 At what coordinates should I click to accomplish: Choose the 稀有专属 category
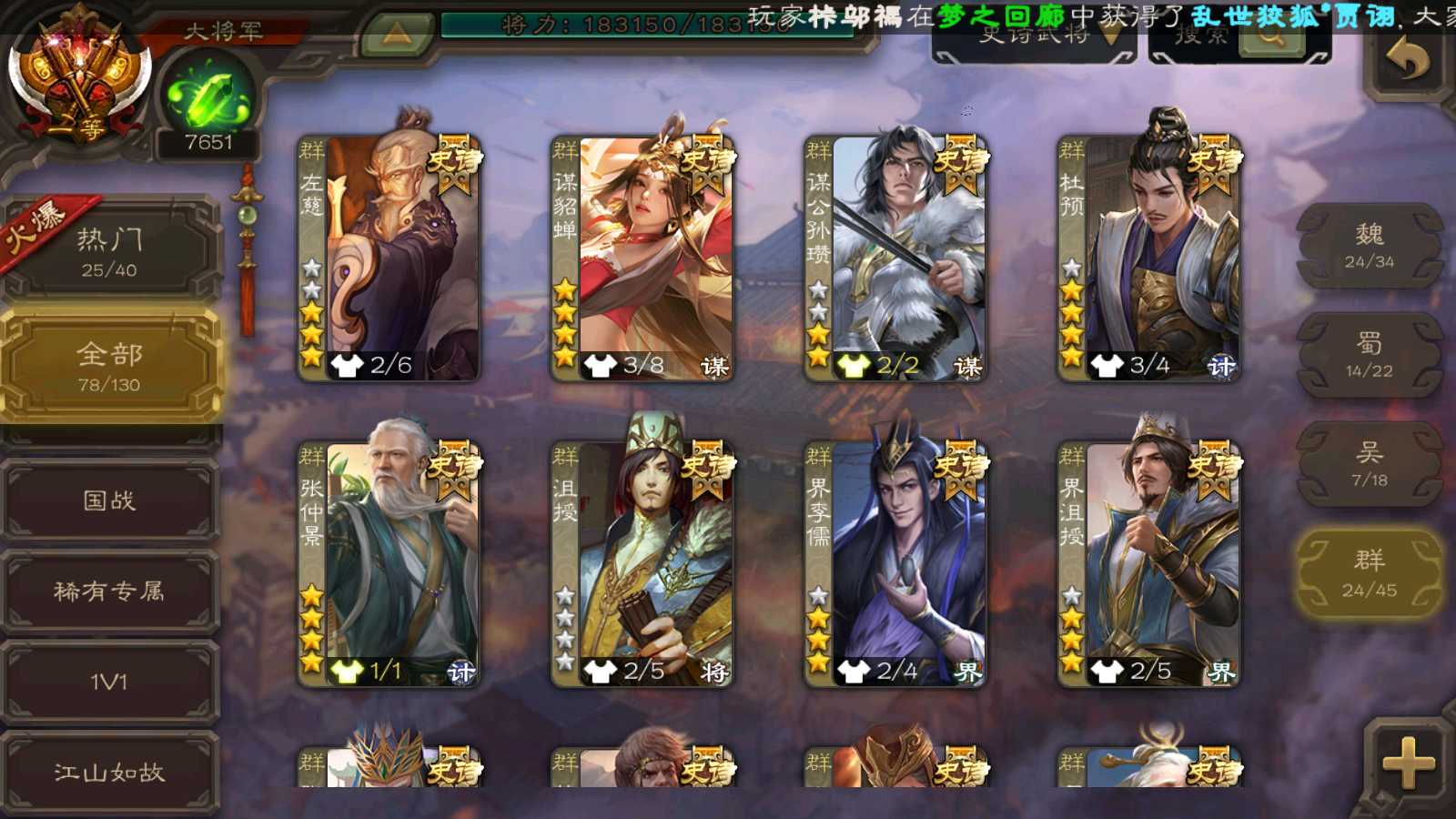pyautogui.click(x=109, y=591)
